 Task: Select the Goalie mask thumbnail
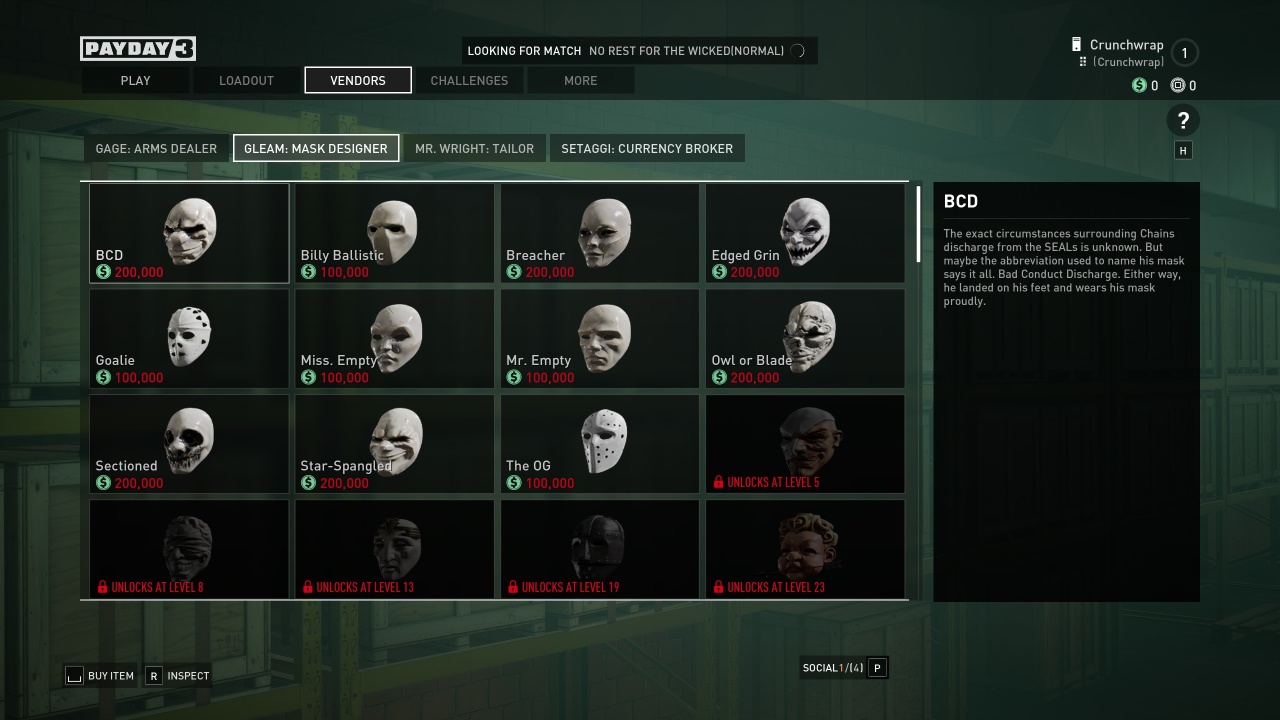188,338
